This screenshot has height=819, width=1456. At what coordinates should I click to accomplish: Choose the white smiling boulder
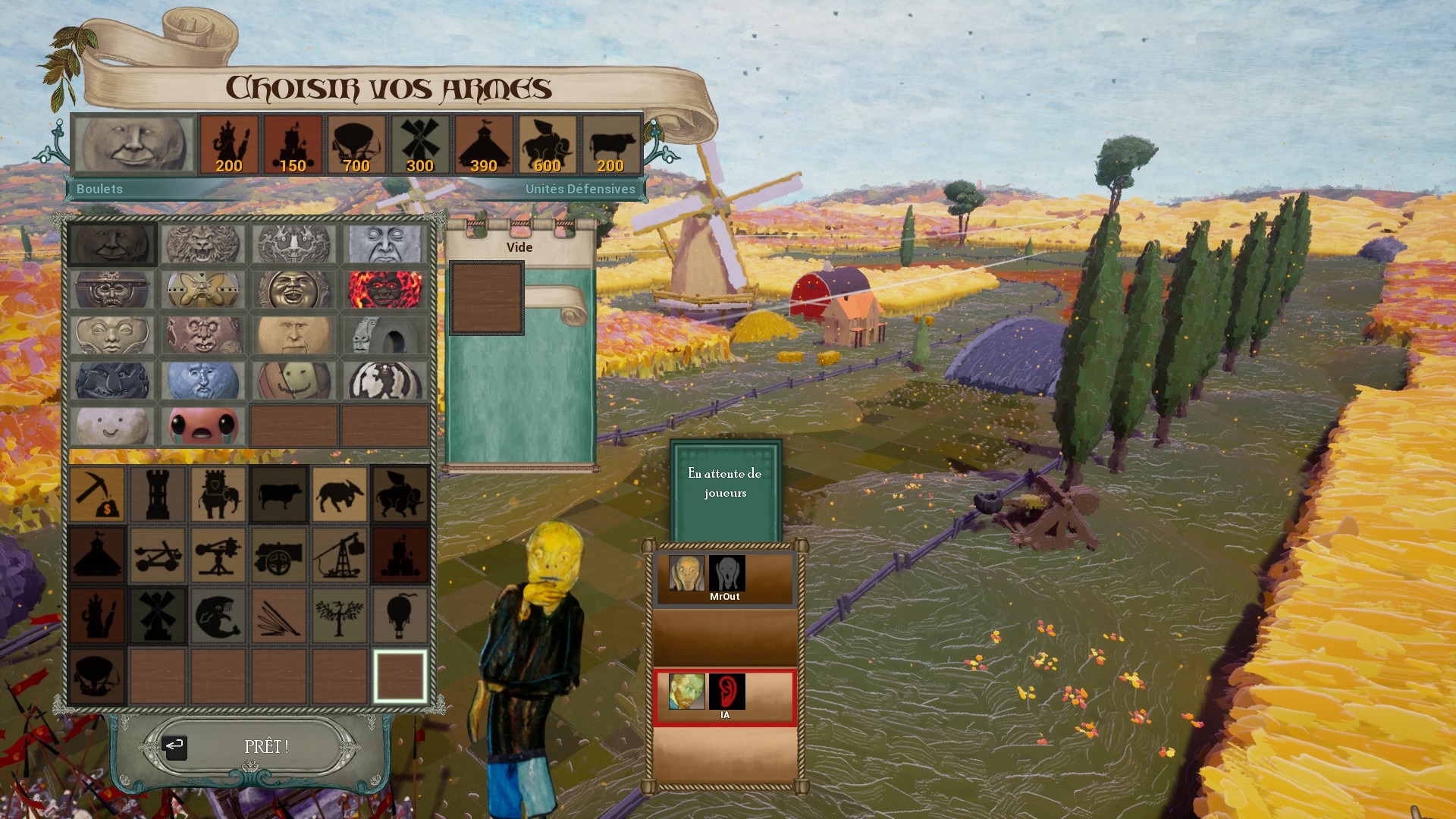coord(112,426)
